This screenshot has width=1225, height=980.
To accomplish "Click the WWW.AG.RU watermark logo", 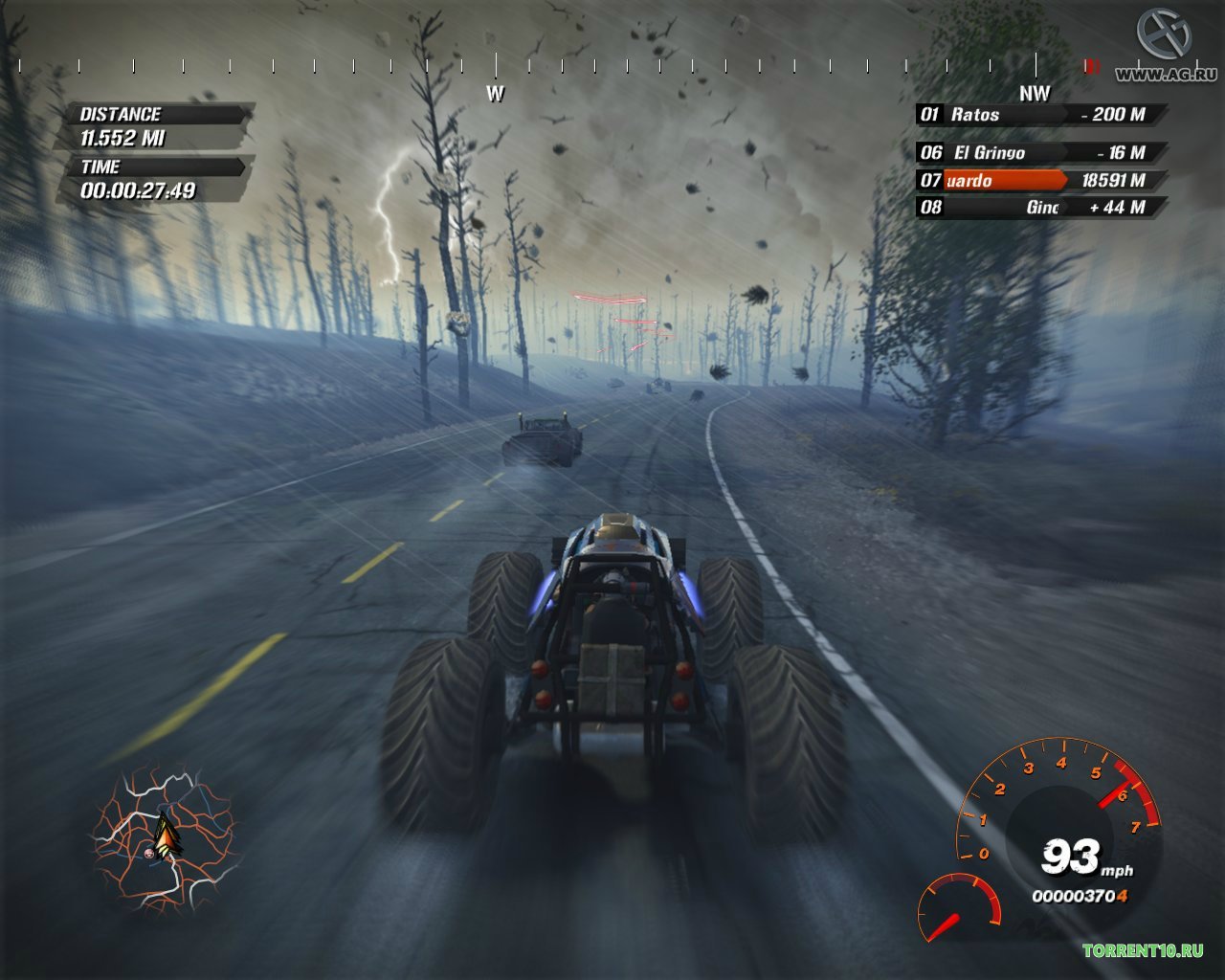I will coord(1164,48).
